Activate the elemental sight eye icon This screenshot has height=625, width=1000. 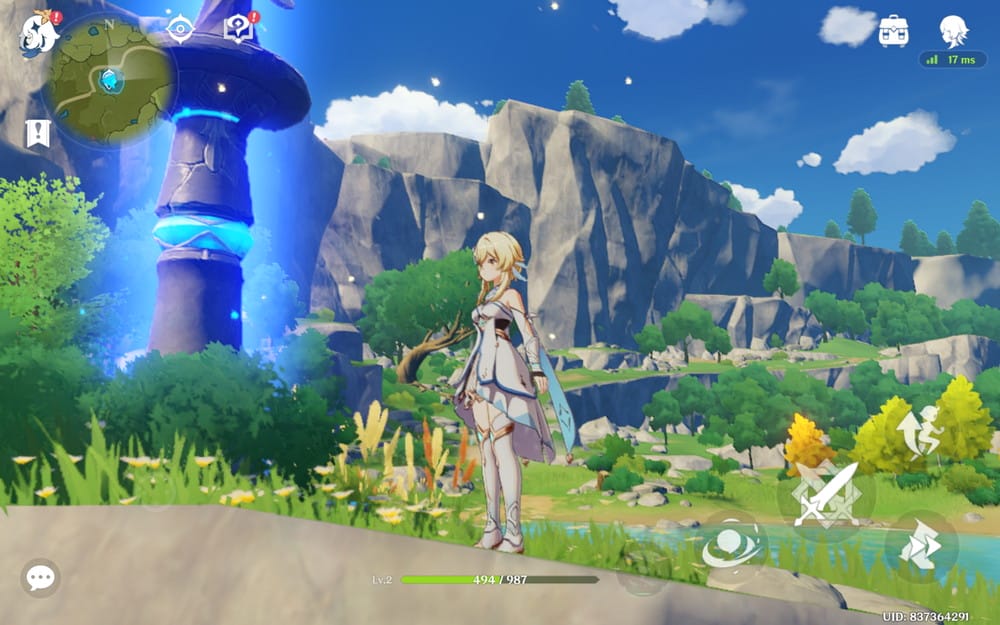(181, 29)
